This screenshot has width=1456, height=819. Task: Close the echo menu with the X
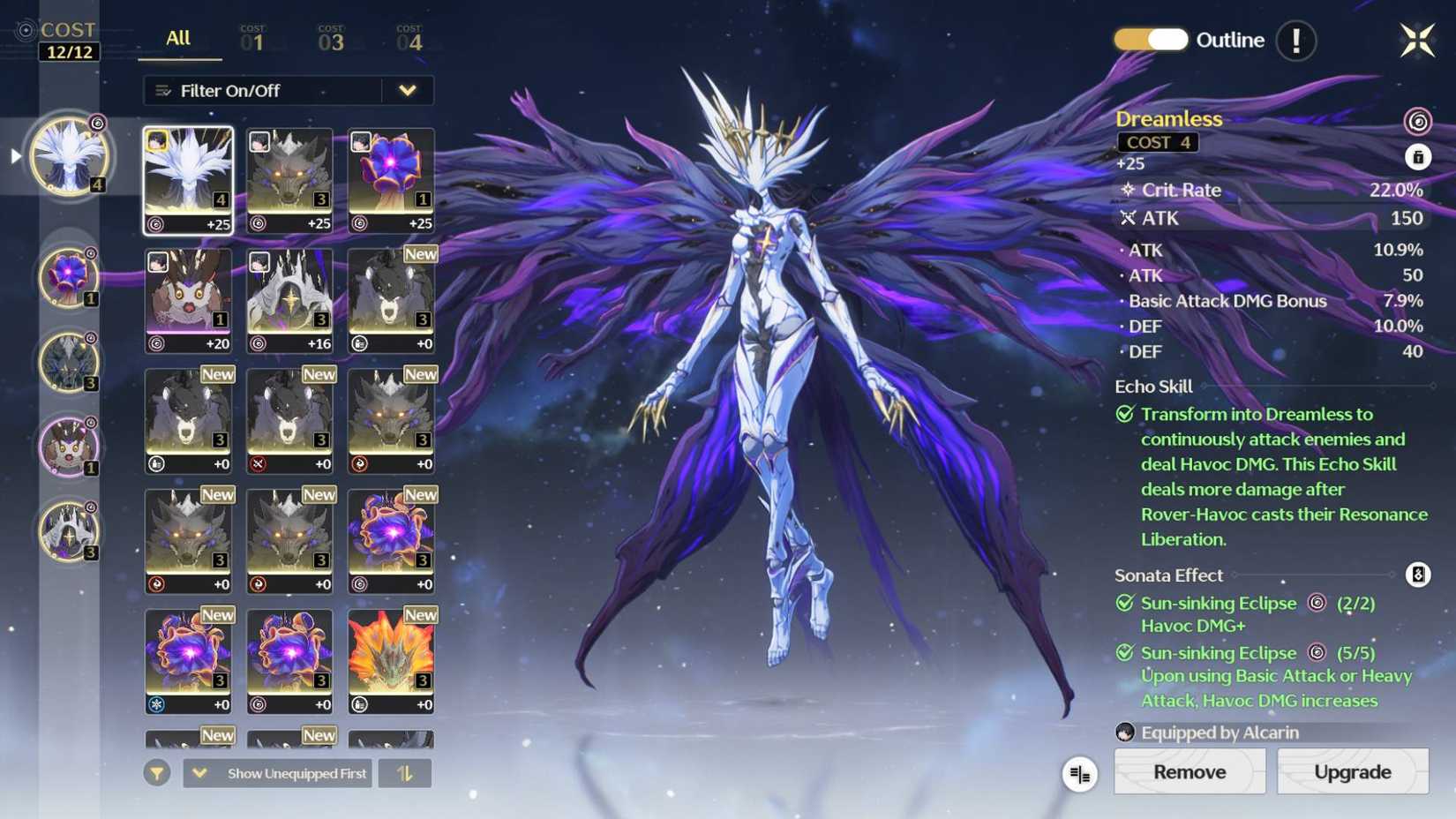(x=1417, y=40)
